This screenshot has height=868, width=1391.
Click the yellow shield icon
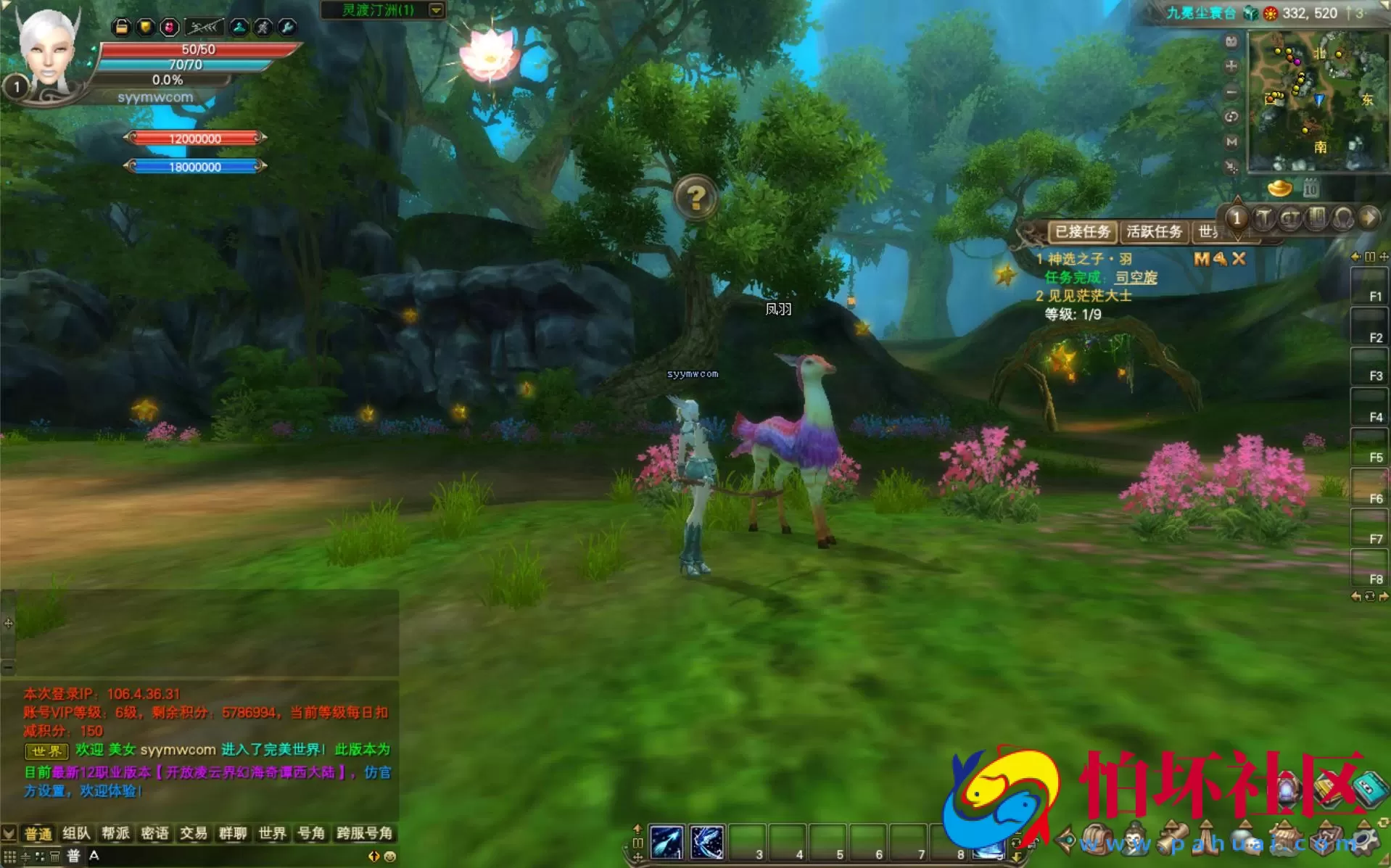(146, 28)
